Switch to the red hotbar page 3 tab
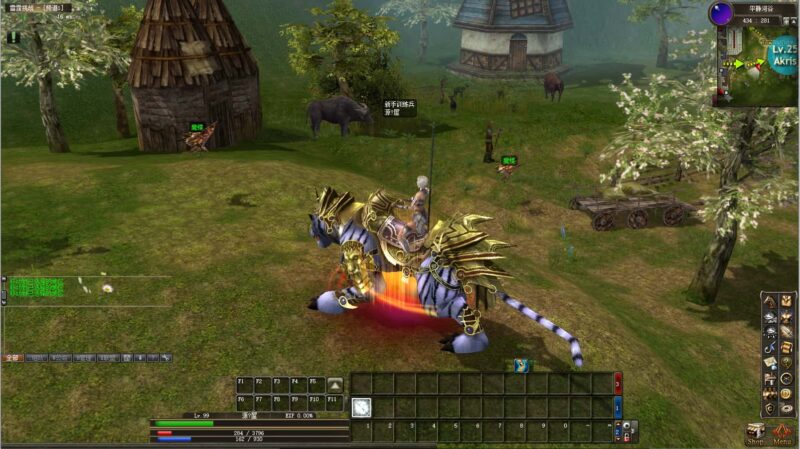Viewport: 800px width, 449px height. point(618,383)
